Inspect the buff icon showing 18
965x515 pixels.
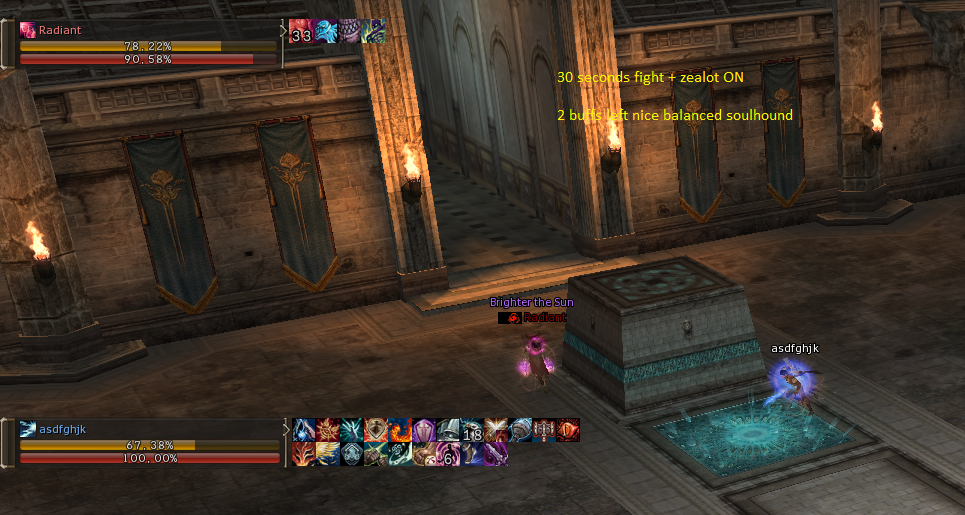click(472, 430)
